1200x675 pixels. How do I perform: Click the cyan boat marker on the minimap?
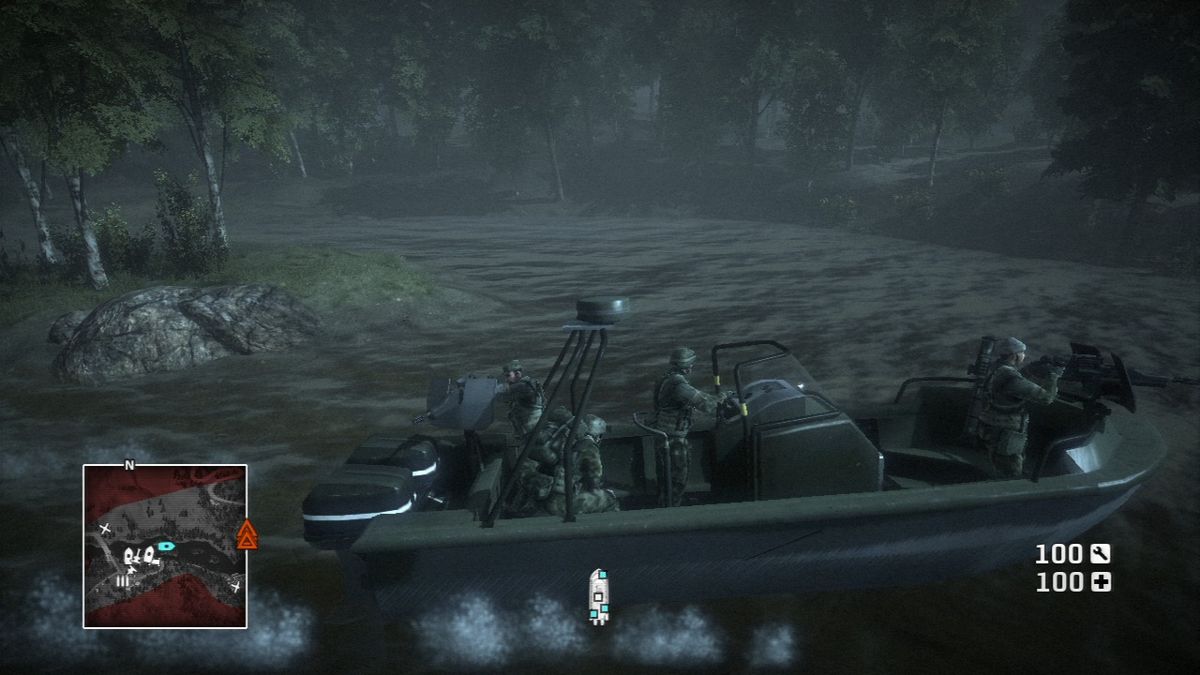point(166,547)
